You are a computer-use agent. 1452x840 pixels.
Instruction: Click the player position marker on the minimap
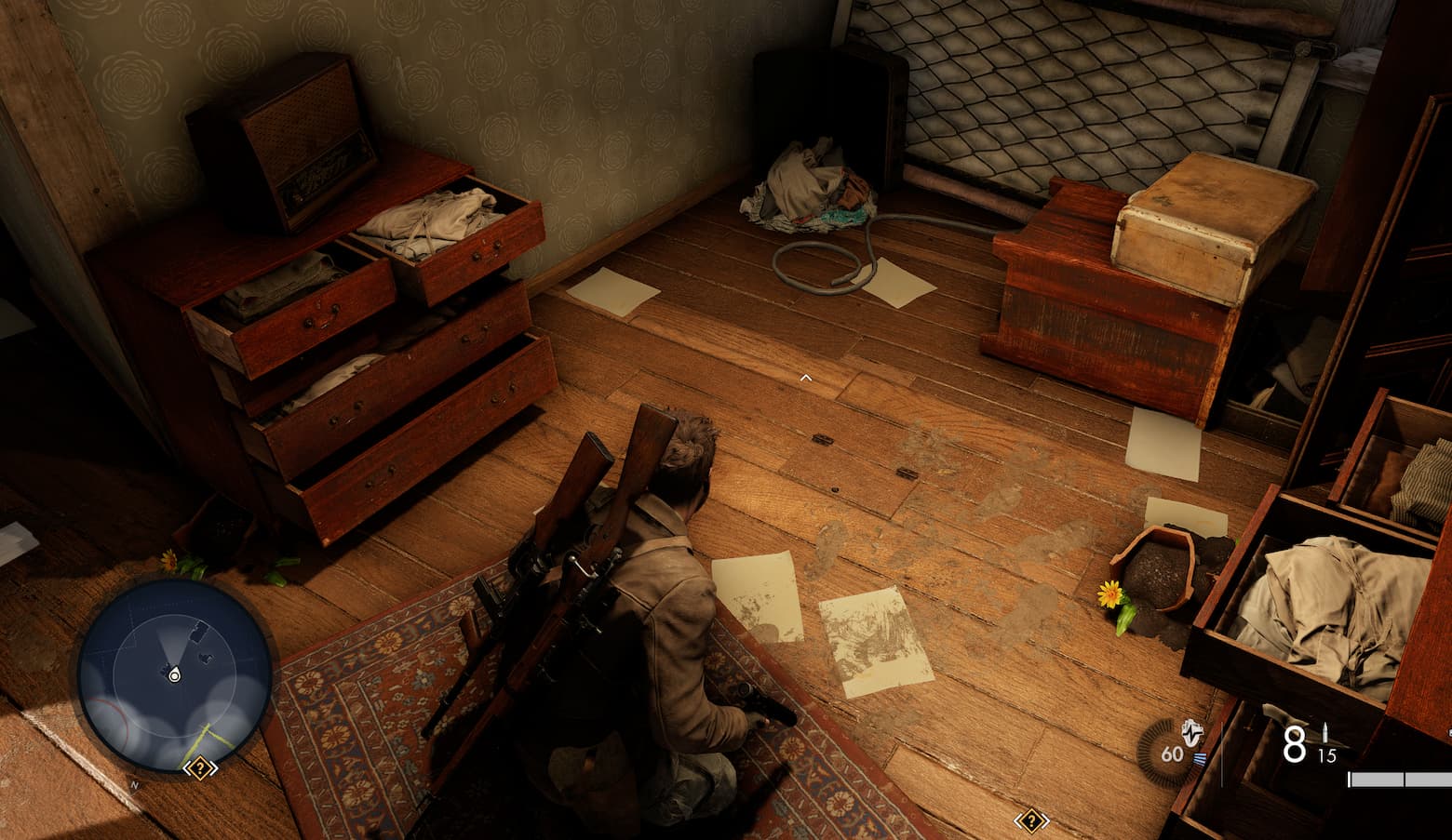click(x=174, y=675)
